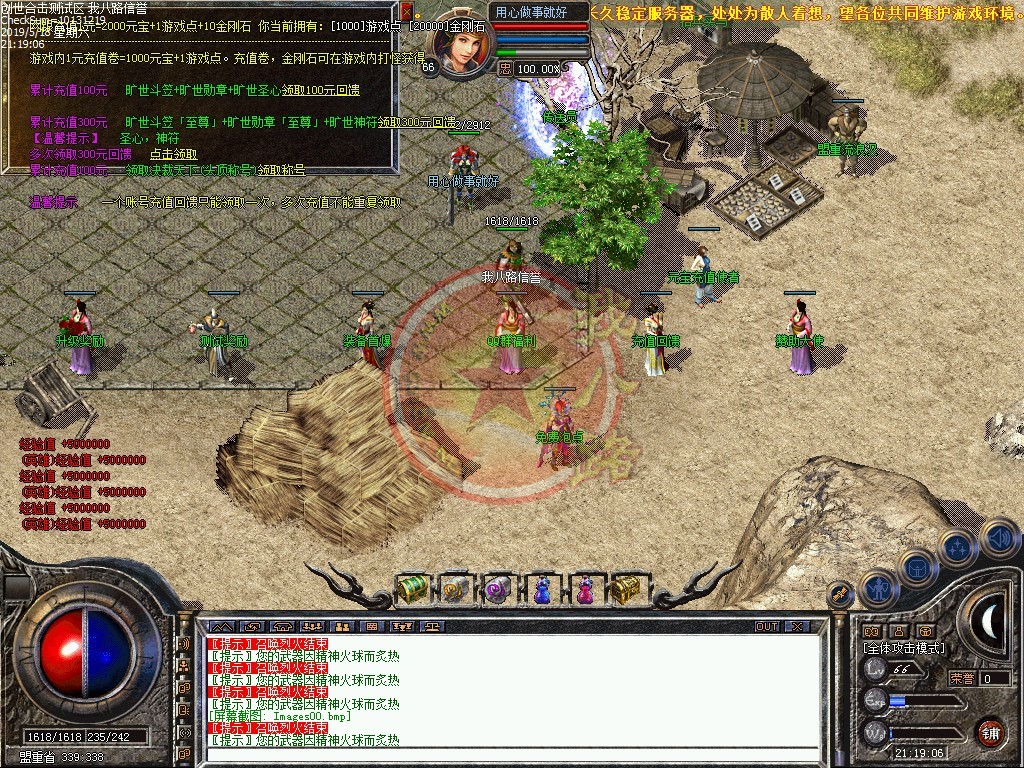Click the OUT button on chat panel
Image resolution: width=1024 pixels, height=768 pixels.
pyautogui.click(x=766, y=627)
